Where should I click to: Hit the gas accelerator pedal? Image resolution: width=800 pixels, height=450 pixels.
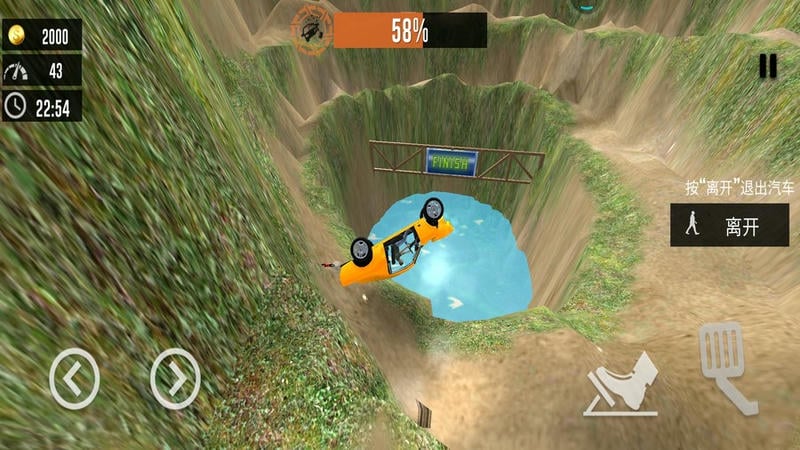click(x=728, y=366)
